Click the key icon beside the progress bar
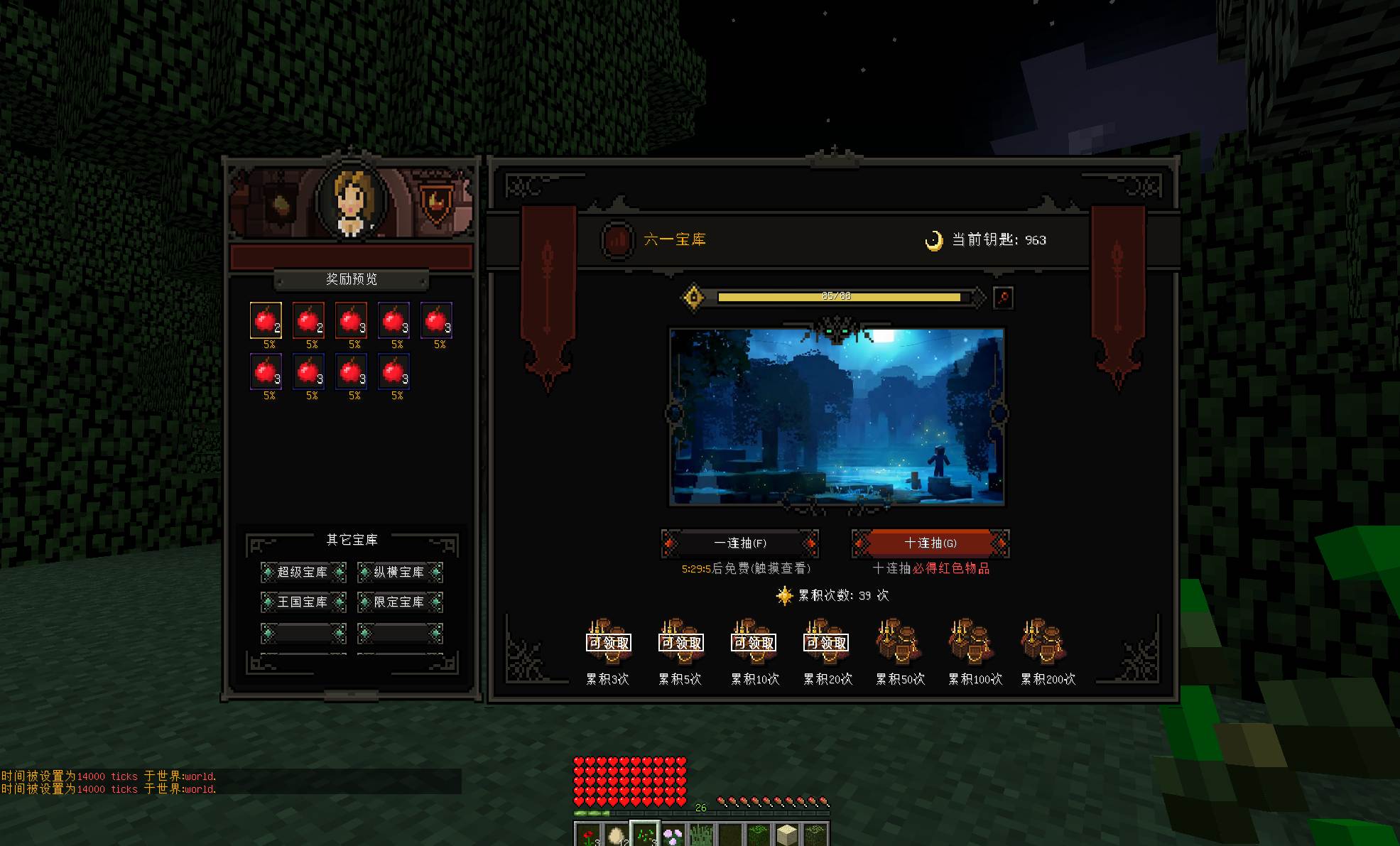The image size is (1400, 846). tap(1003, 297)
